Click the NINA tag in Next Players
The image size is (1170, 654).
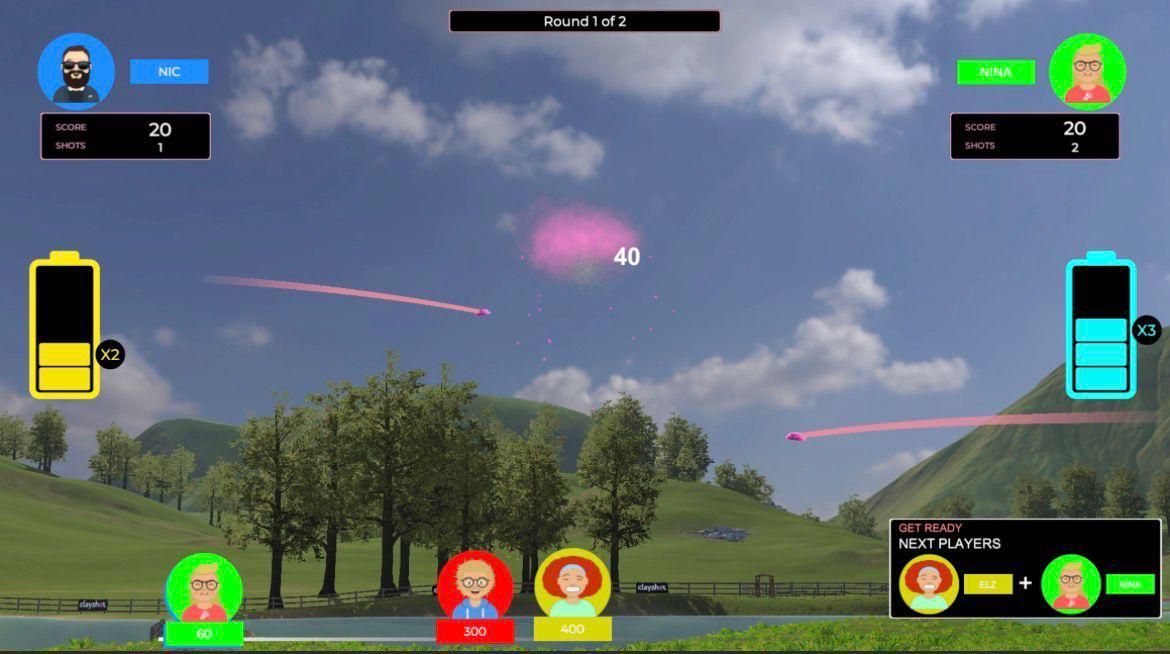(1130, 584)
